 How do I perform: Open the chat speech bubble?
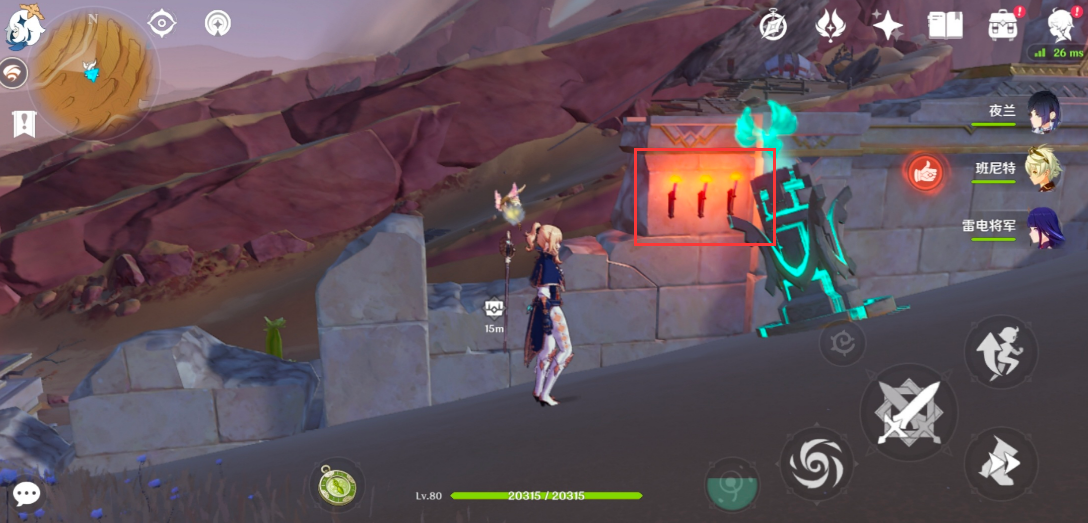[27, 493]
